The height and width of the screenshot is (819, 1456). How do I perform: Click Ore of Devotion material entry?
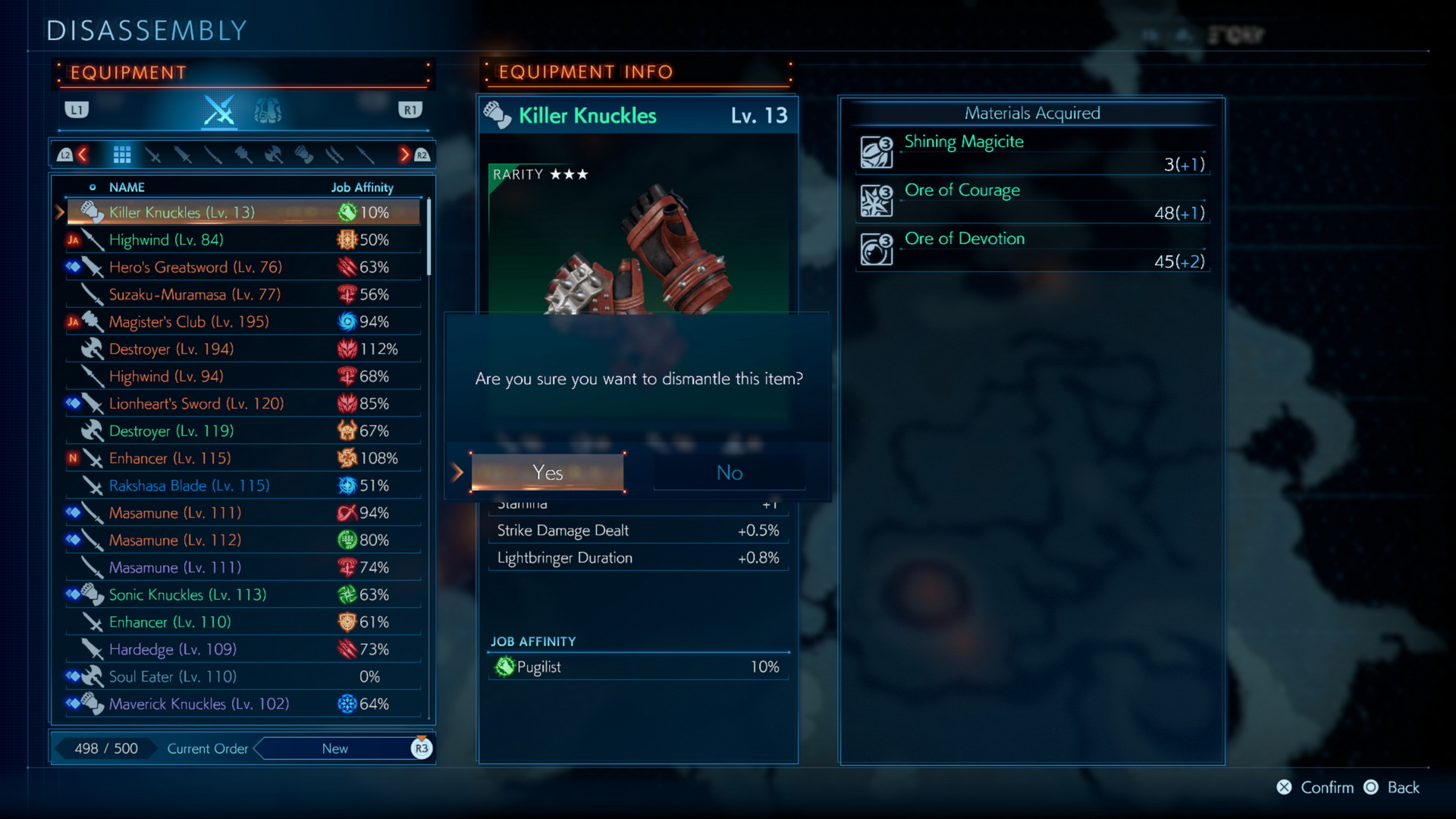[1032, 249]
